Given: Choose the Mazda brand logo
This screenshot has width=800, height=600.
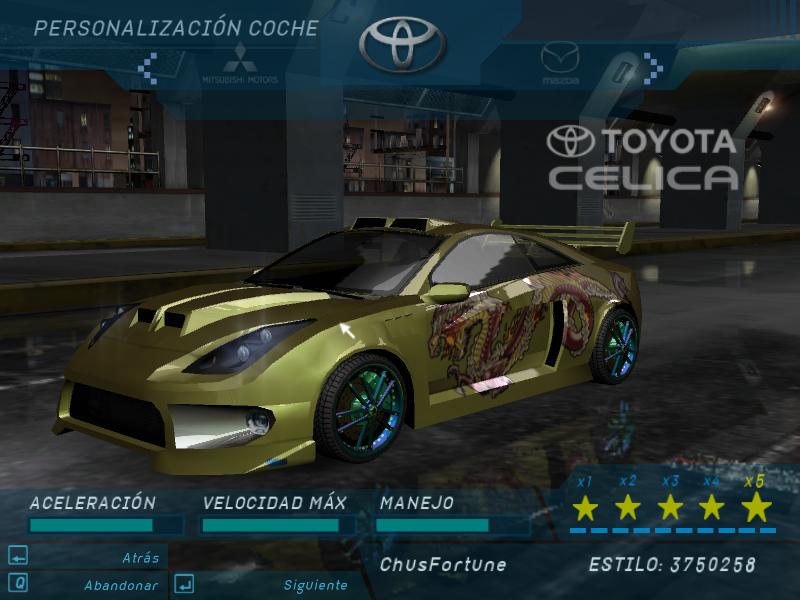Looking at the screenshot, I should (560, 62).
